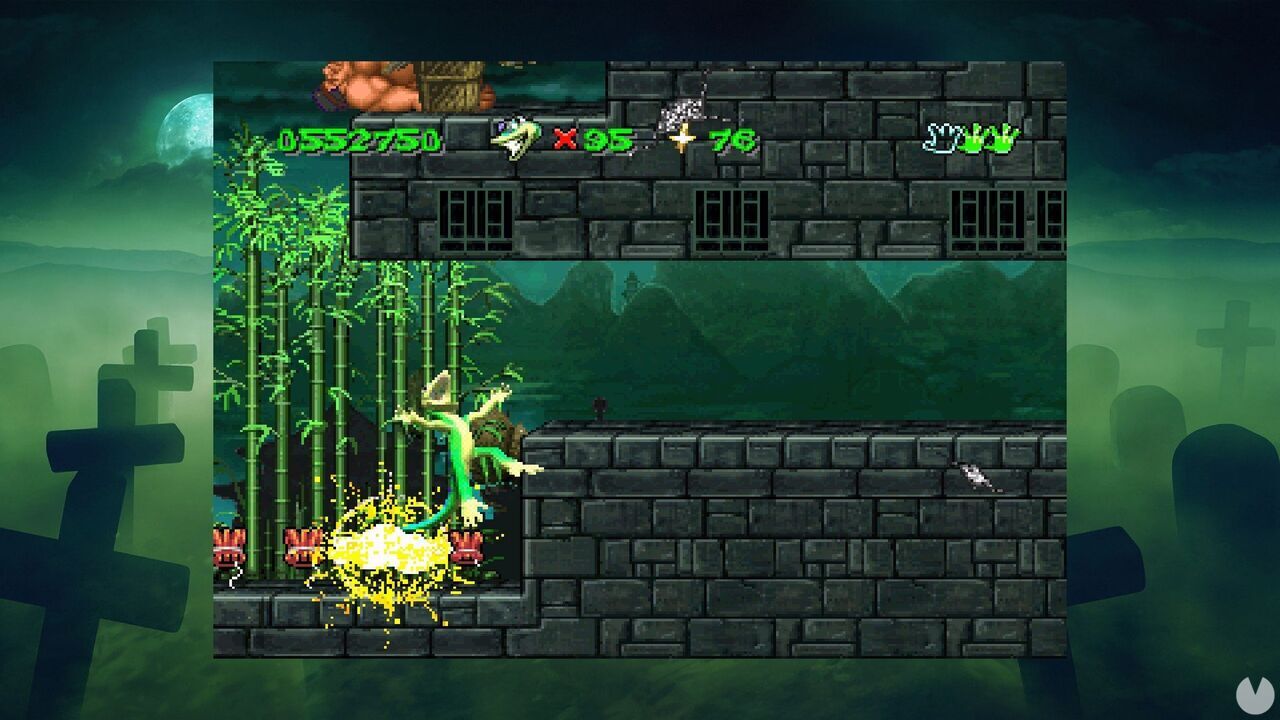Click the white mouse on the wall
The height and width of the screenshot is (720, 1280).
[972, 478]
